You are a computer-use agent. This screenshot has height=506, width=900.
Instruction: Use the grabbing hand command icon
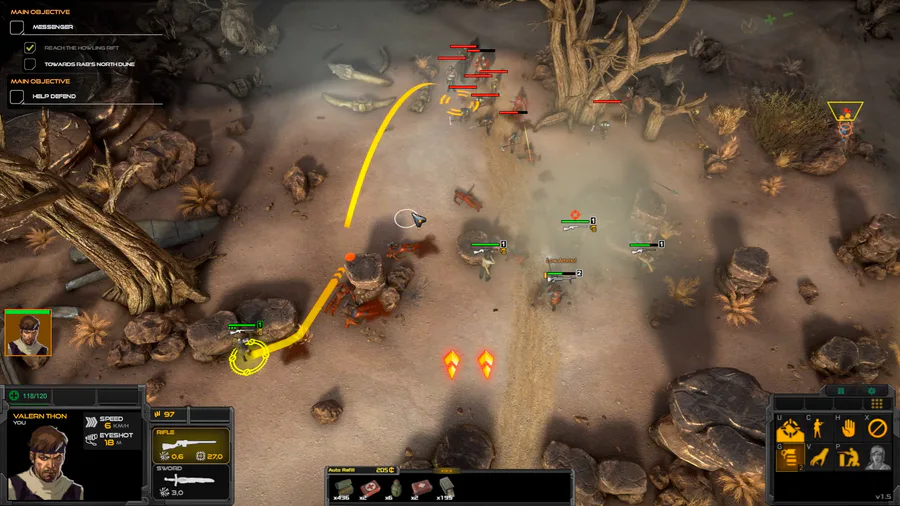pos(819,458)
